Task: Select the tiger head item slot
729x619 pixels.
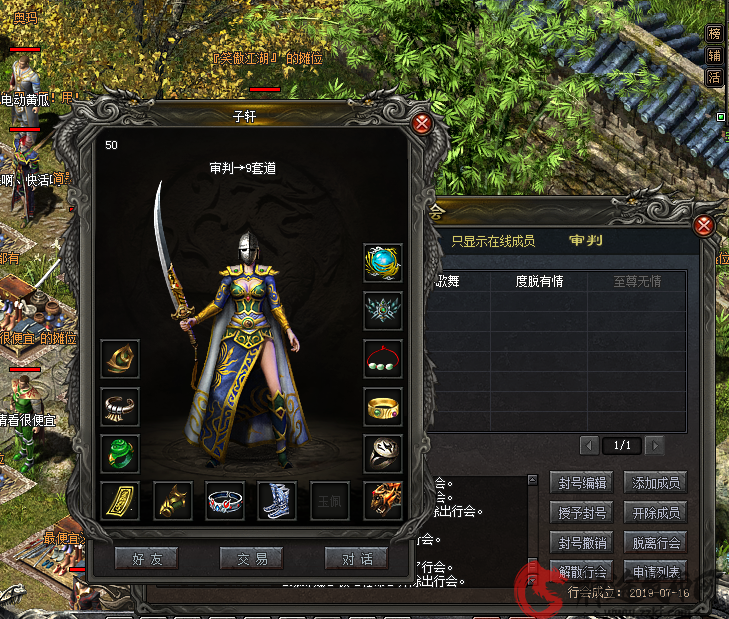Action: [382, 501]
